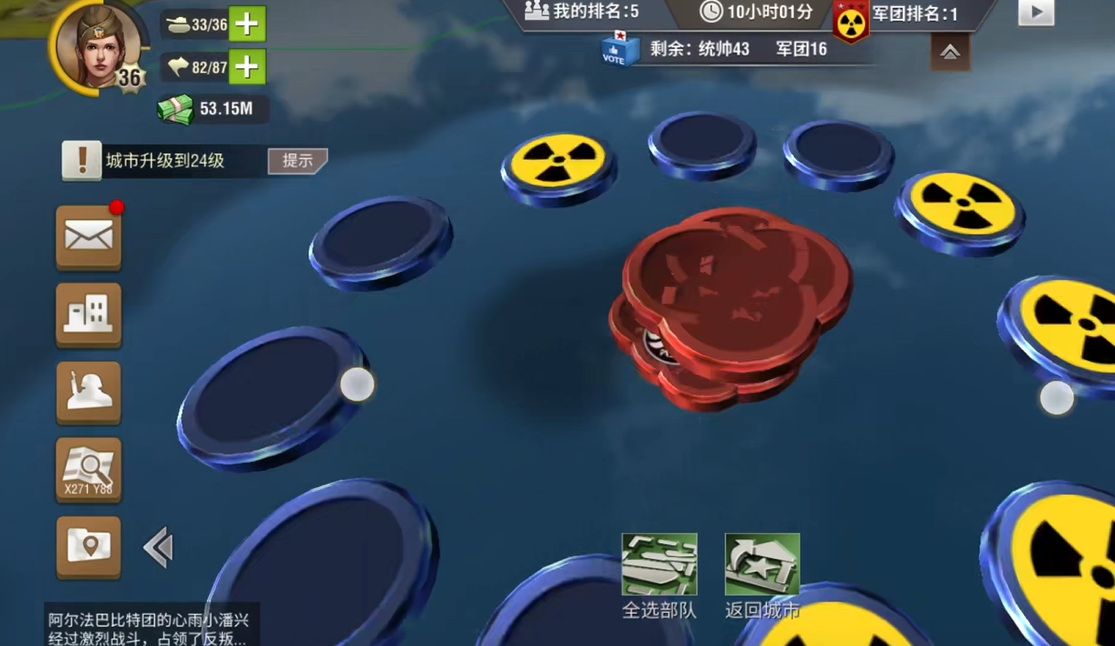Open the VOTE ballot box
This screenshot has width=1115, height=646.
click(617, 49)
